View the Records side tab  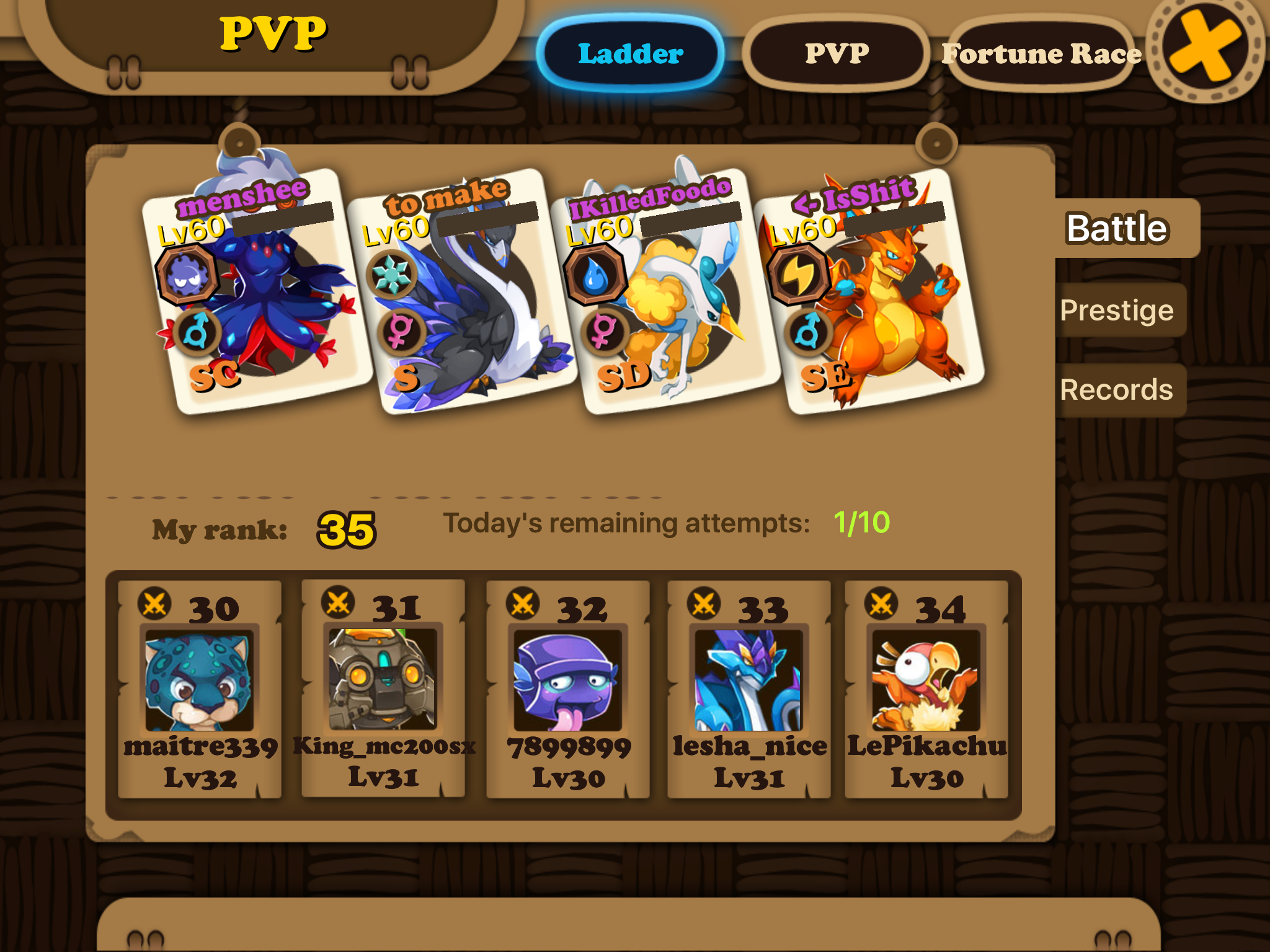click(x=1117, y=390)
